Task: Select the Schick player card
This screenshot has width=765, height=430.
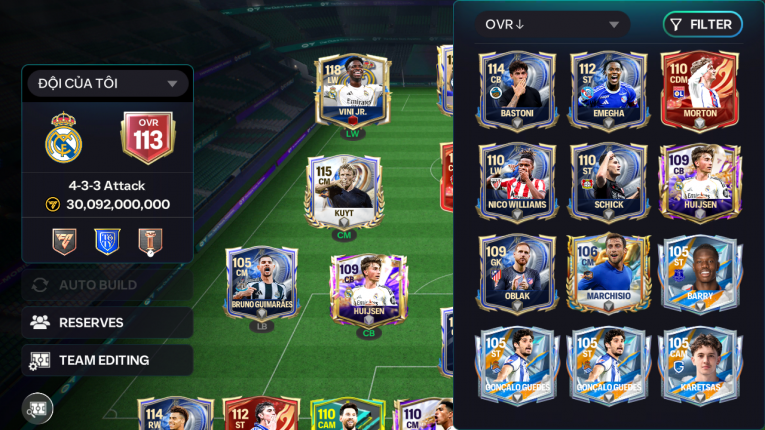Action: pyautogui.click(x=608, y=180)
